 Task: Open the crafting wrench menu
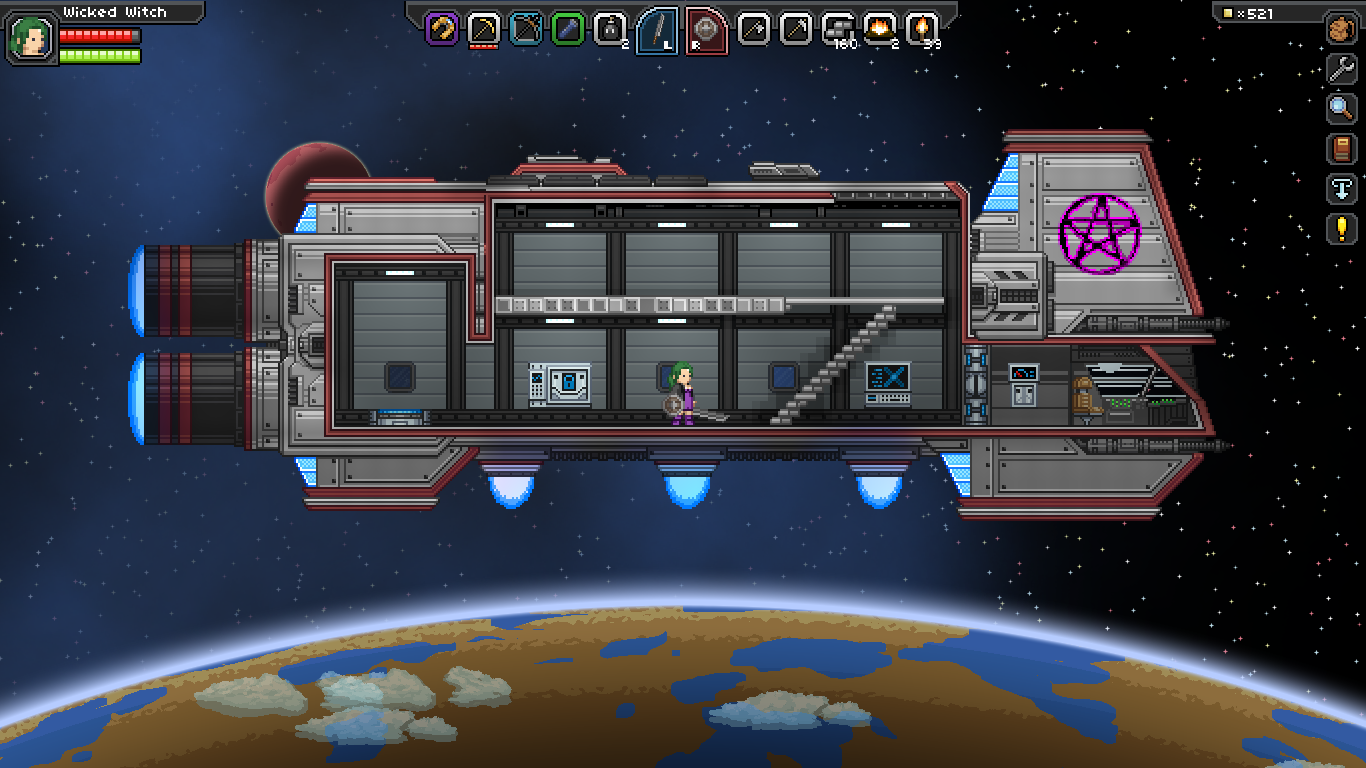coord(1343,70)
